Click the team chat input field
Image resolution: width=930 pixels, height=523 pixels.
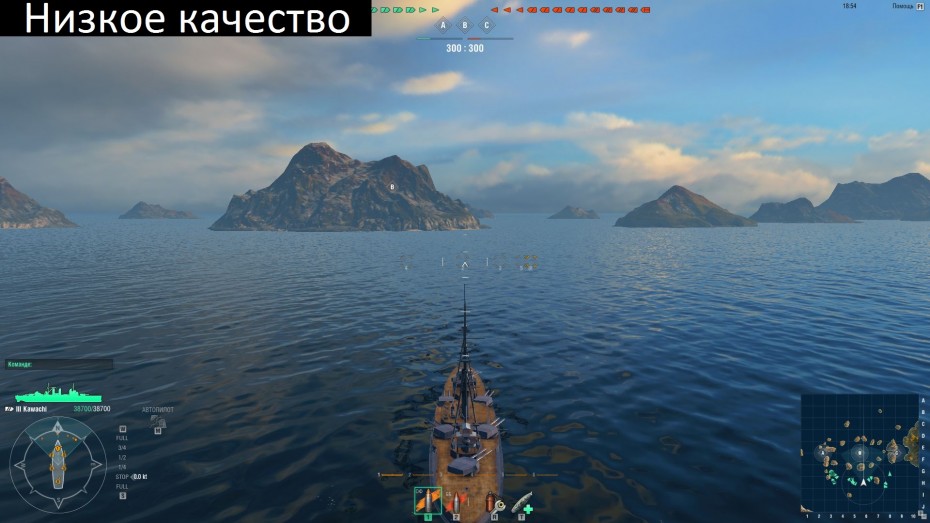click(x=58, y=365)
